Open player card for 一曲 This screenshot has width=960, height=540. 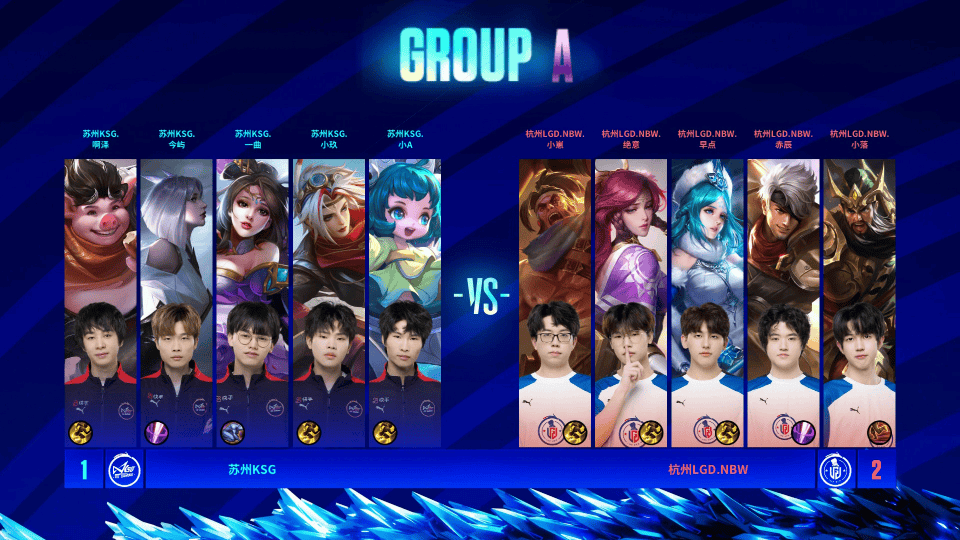click(252, 300)
